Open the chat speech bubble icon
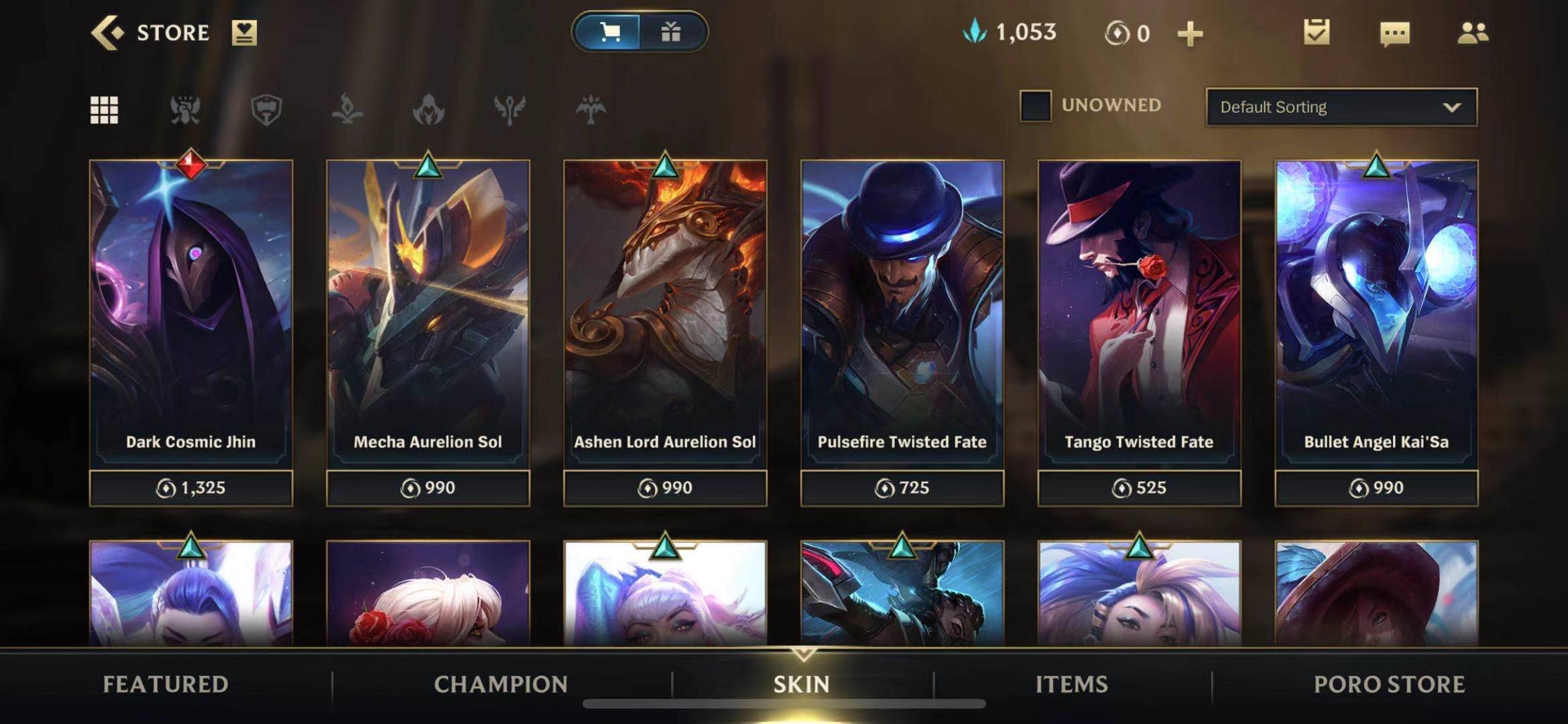Viewport: 1568px width, 724px height. (1394, 33)
